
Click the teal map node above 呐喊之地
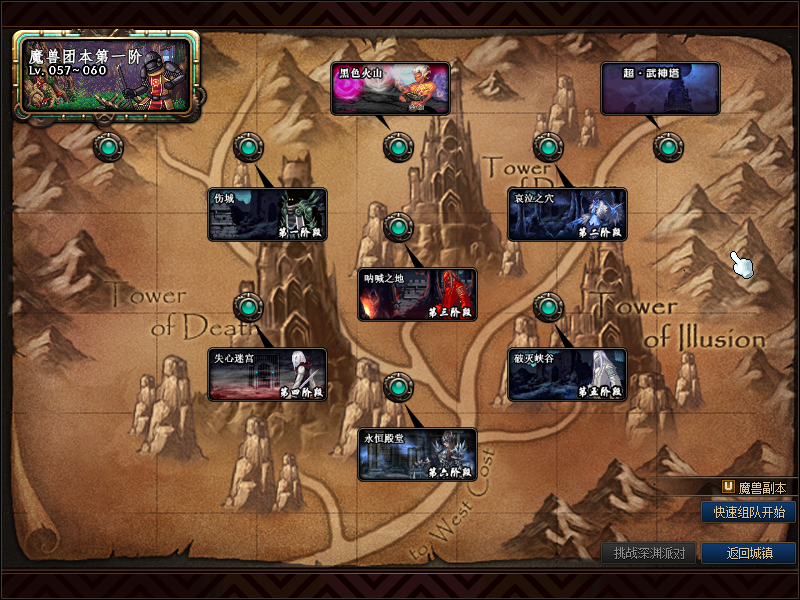[397, 228]
